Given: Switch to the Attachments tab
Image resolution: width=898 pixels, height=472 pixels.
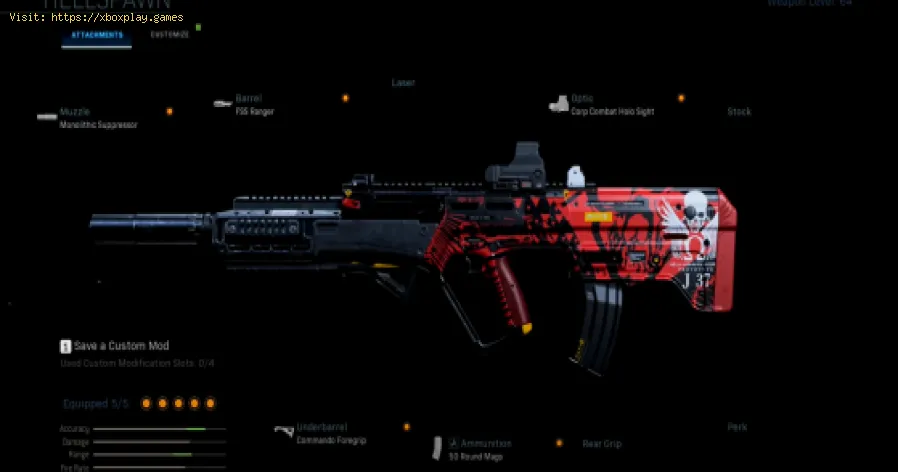Looking at the screenshot, I should [97, 35].
